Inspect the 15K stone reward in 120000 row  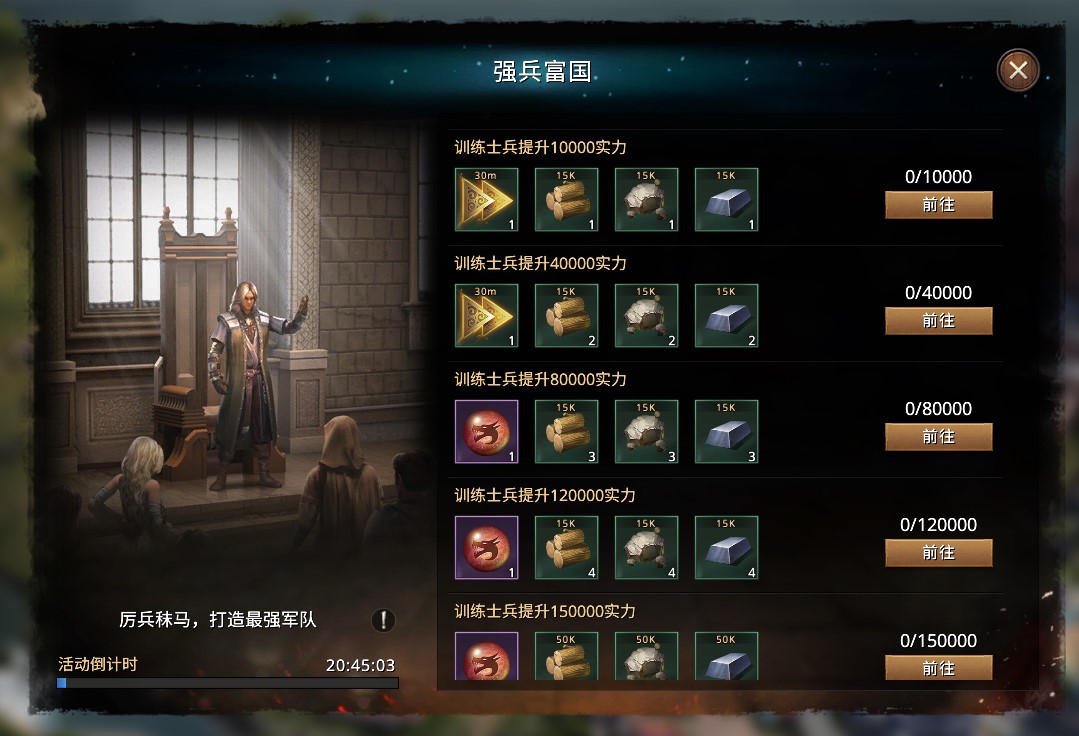pyautogui.click(x=646, y=548)
